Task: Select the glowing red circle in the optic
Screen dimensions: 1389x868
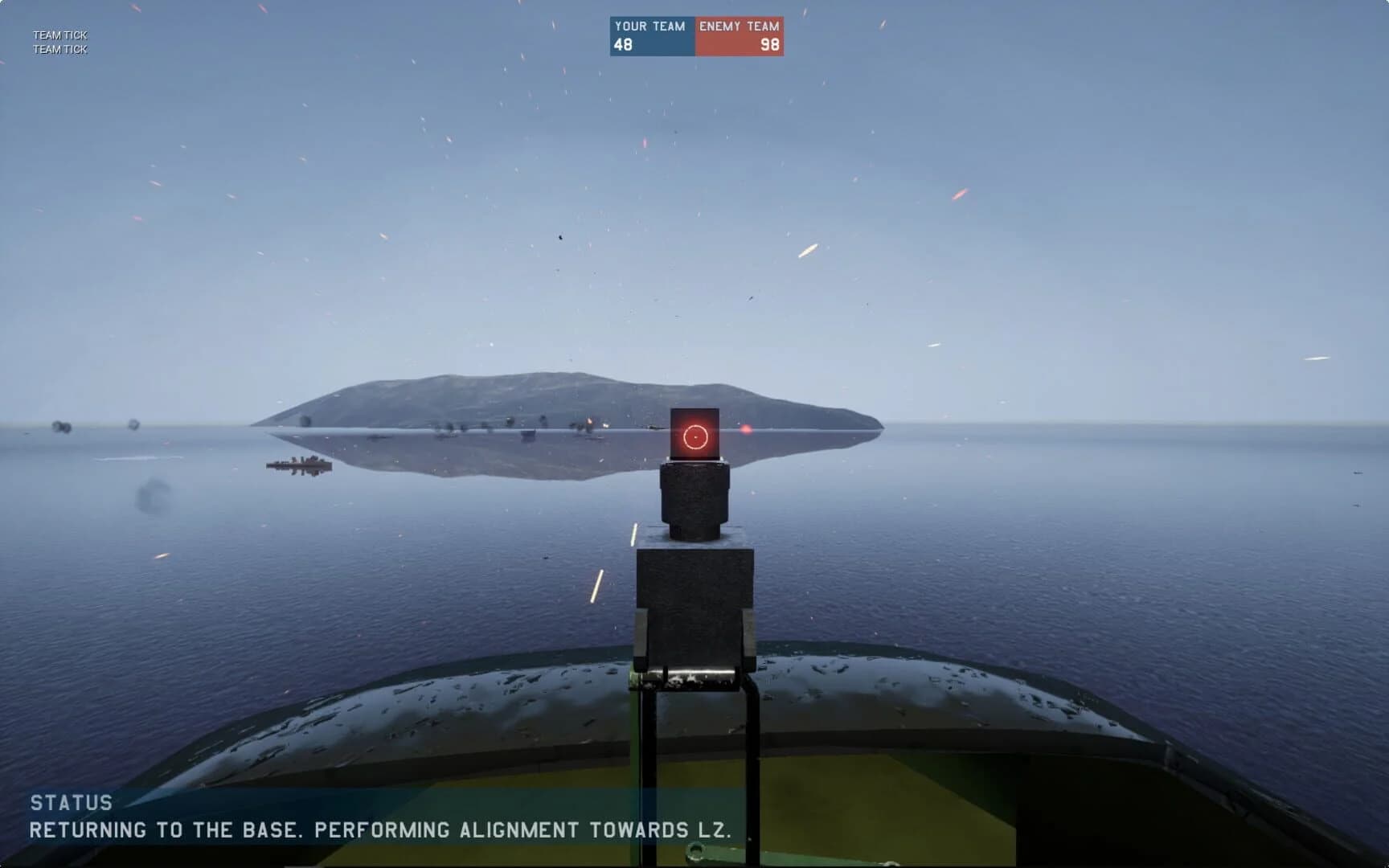Action: [x=696, y=436]
